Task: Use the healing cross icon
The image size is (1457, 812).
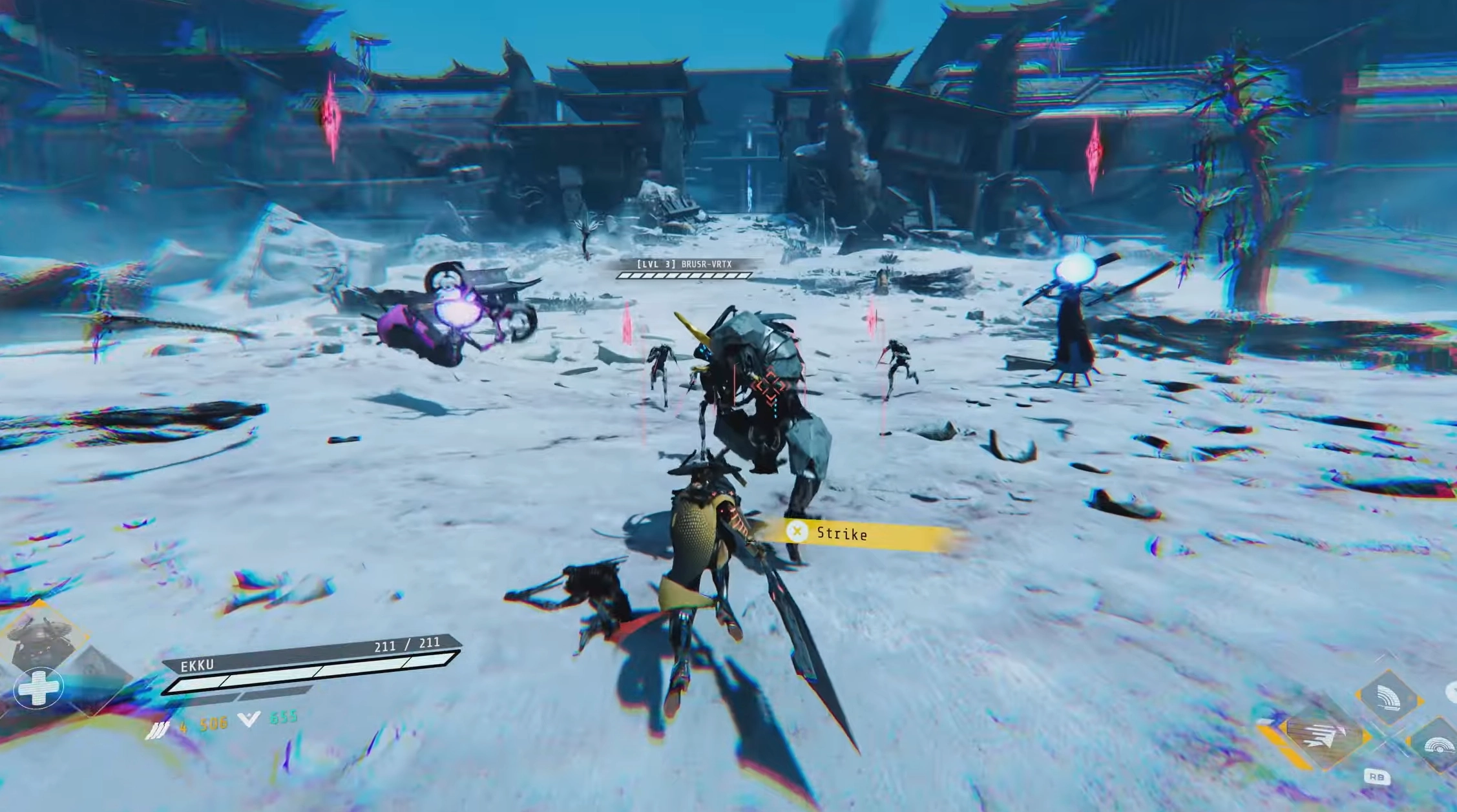Action: 39,687
